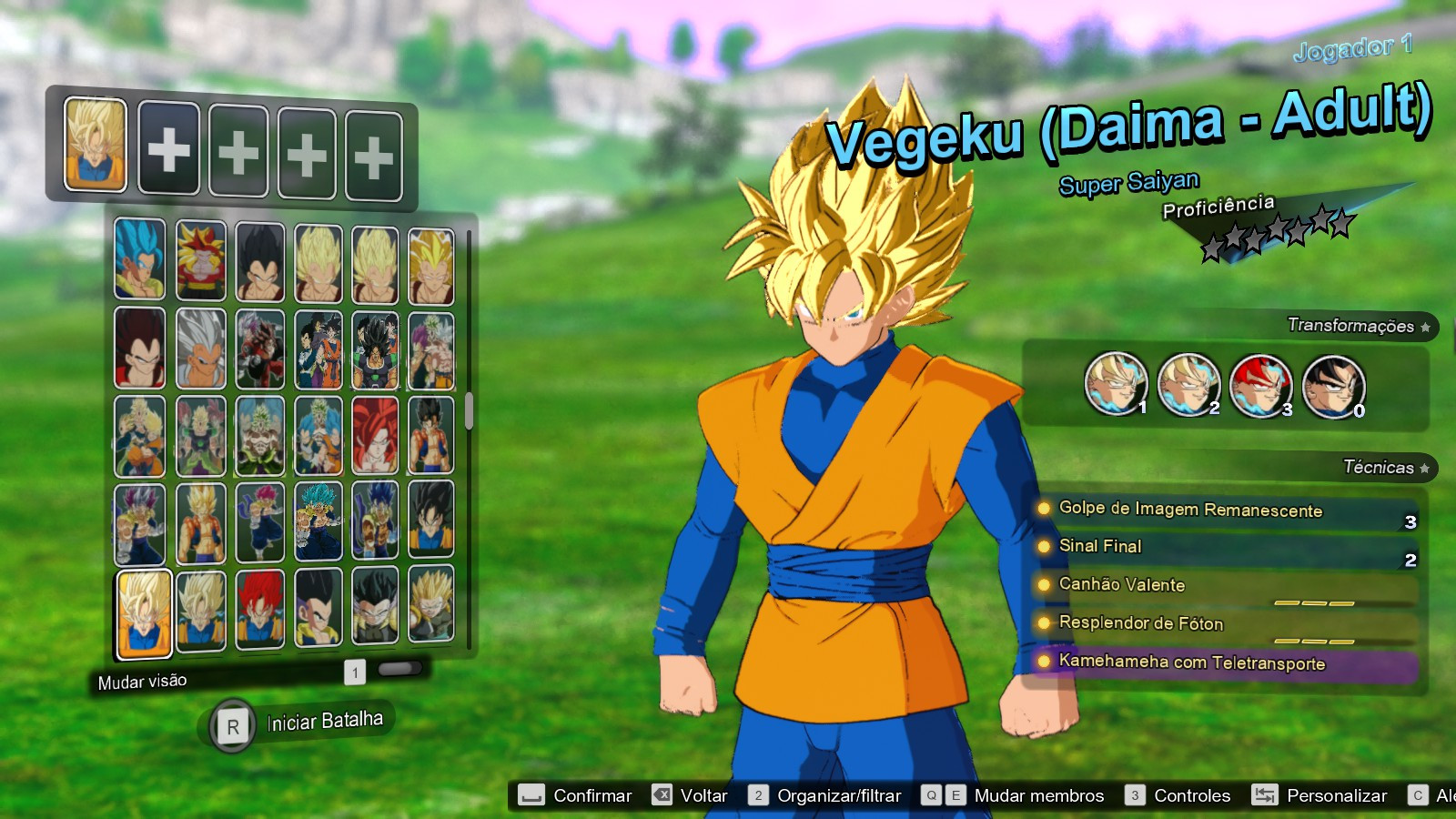Image resolution: width=1456 pixels, height=819 pixels.
Task: Toggle the Mudar visão switch
Action: 141,680
